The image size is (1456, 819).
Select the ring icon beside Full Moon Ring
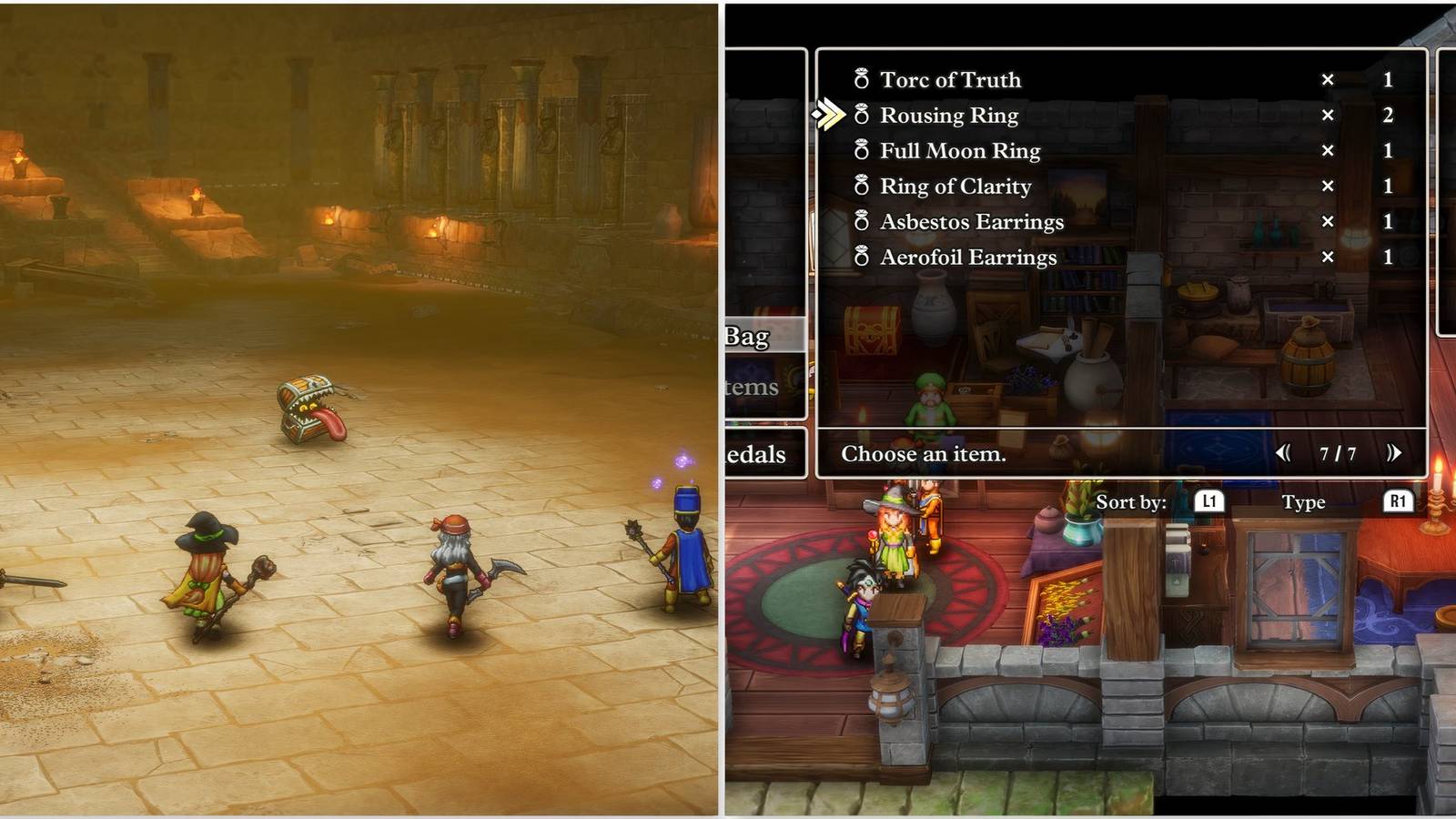coord(861,151)
